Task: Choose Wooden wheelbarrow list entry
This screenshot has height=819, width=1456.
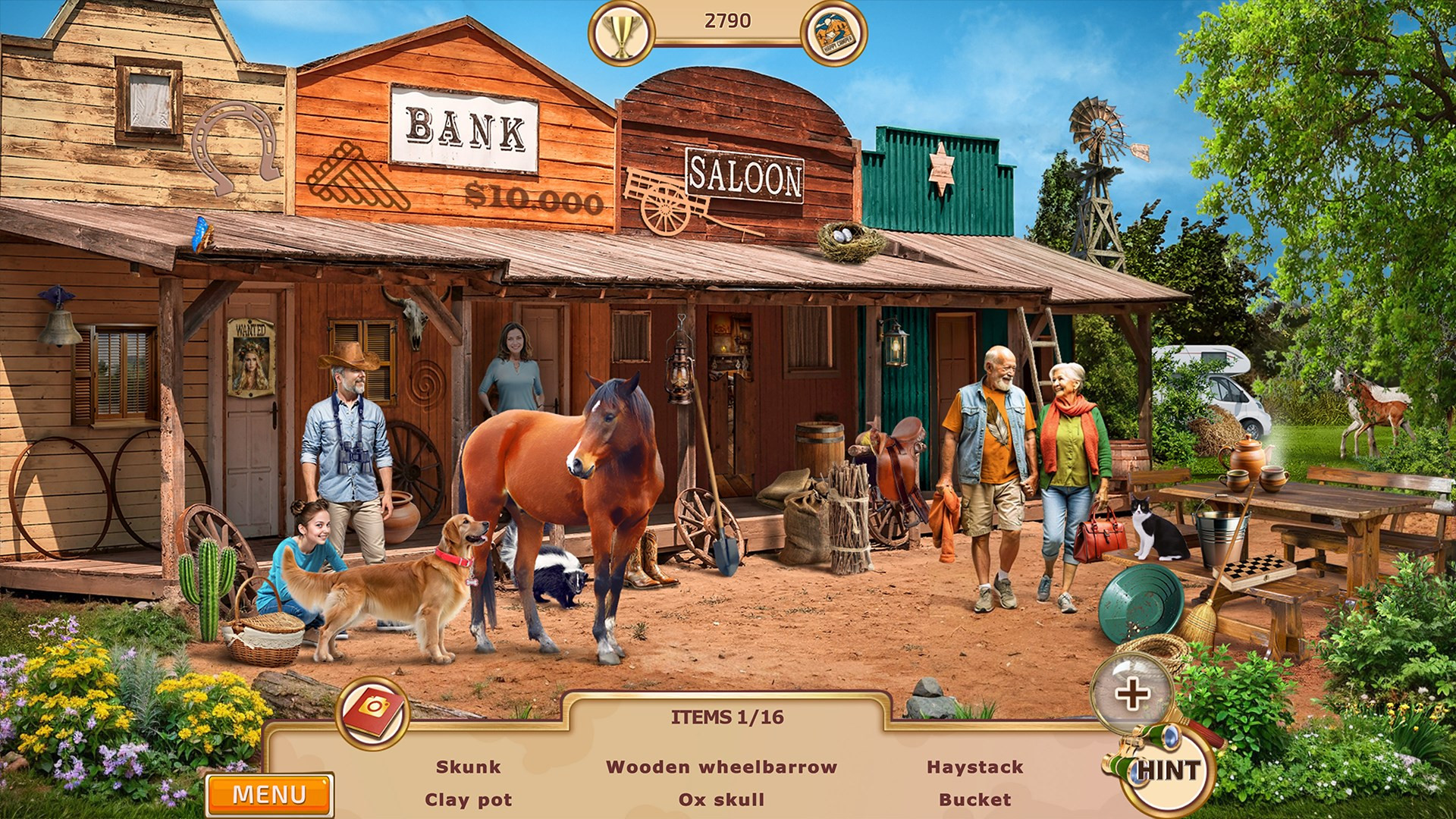Action: click(x=721, y=767)
